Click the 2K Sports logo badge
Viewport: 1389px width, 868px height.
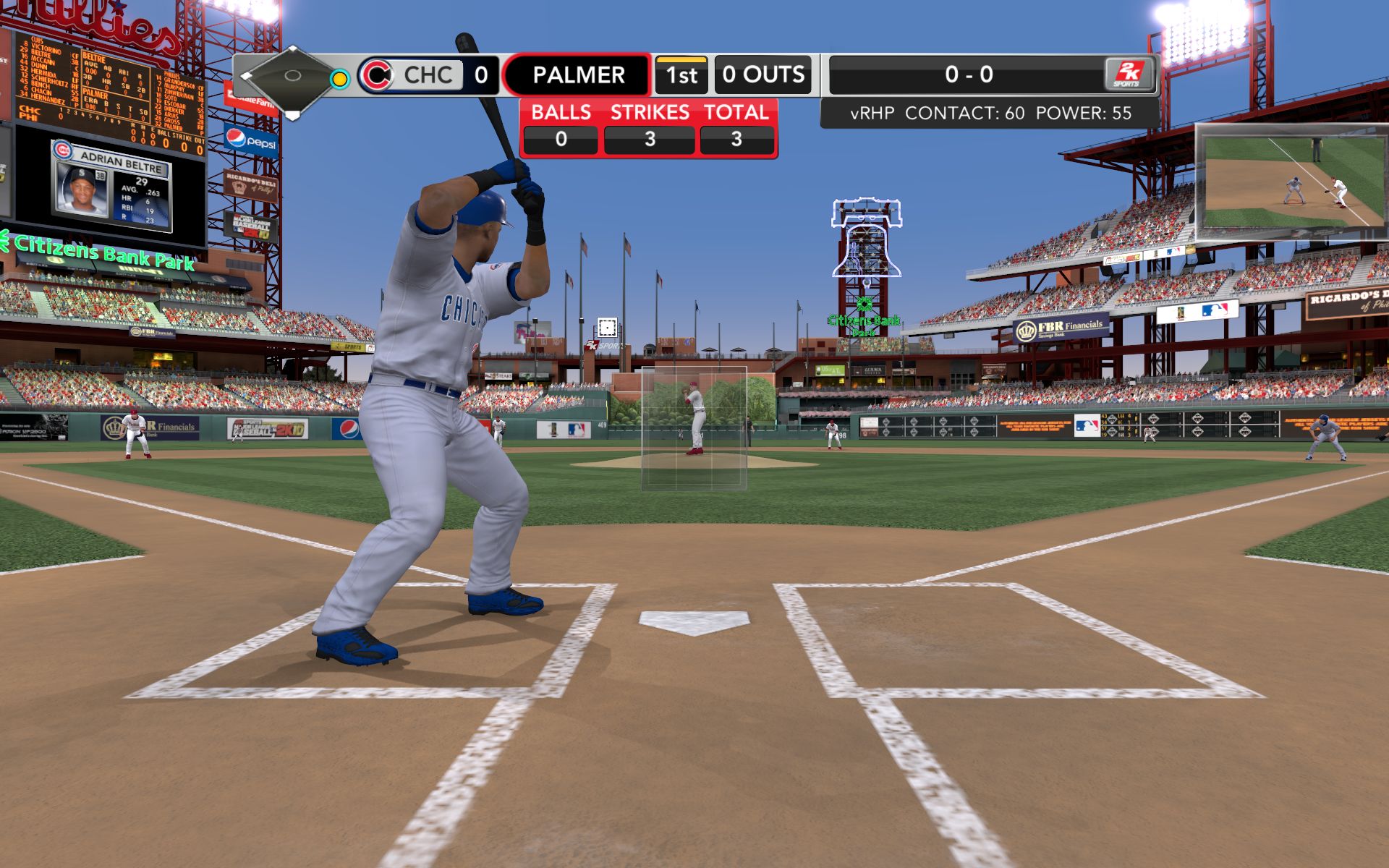[1129, 75]
